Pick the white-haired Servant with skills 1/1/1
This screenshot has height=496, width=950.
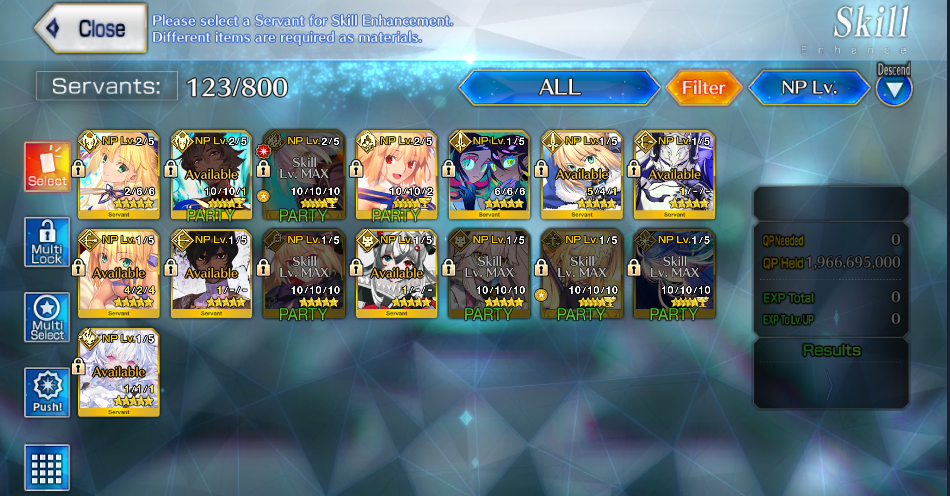118,372
